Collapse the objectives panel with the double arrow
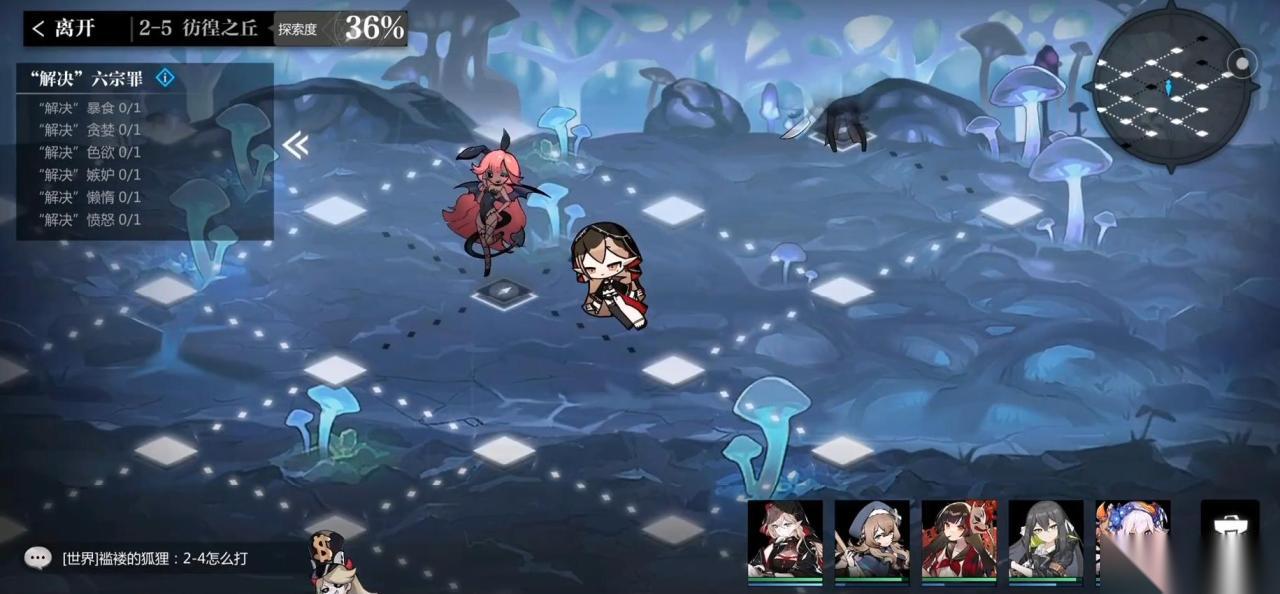 pos(295,146)
